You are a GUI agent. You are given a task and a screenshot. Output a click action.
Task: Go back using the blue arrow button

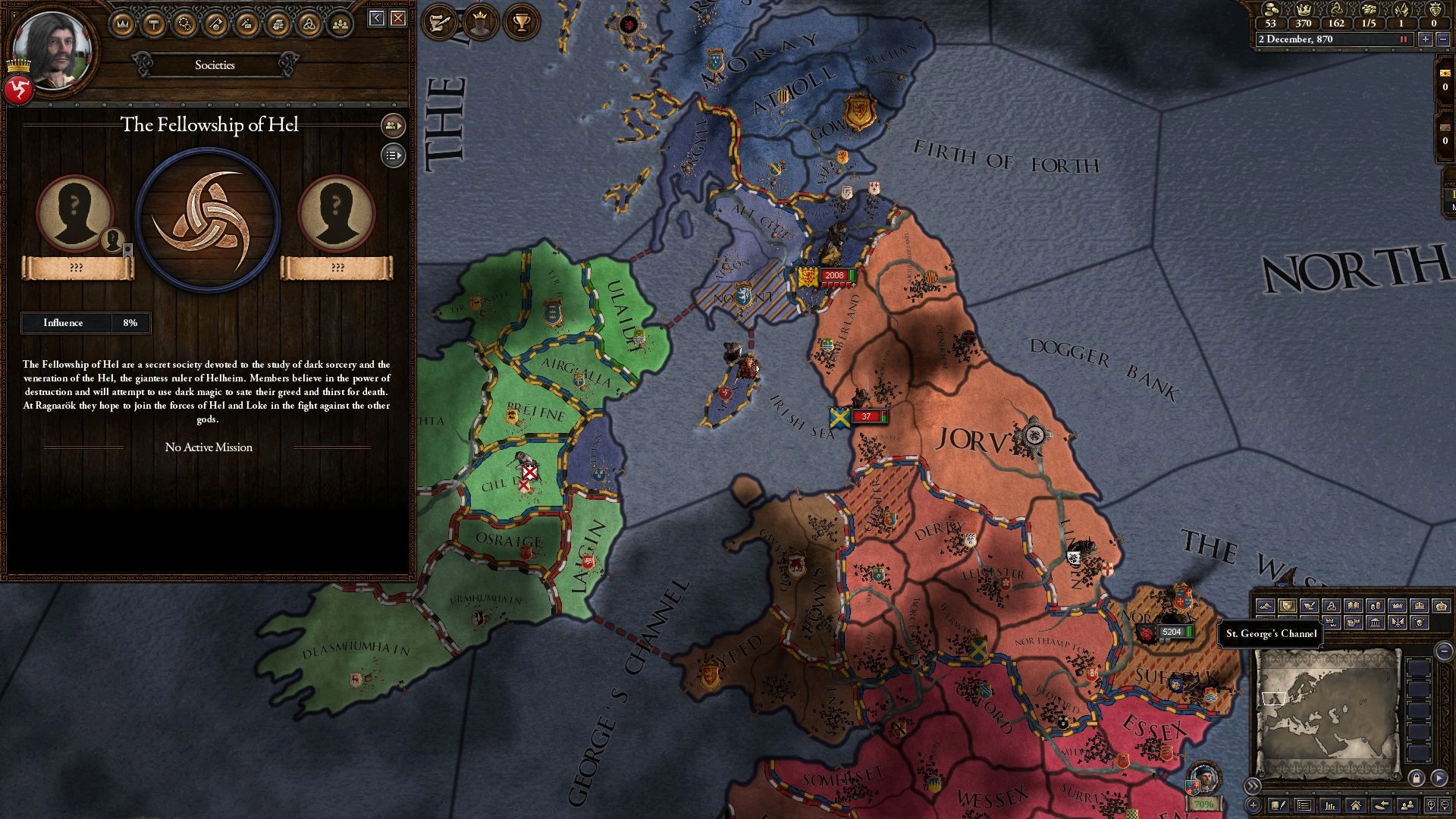click(377, 18)
